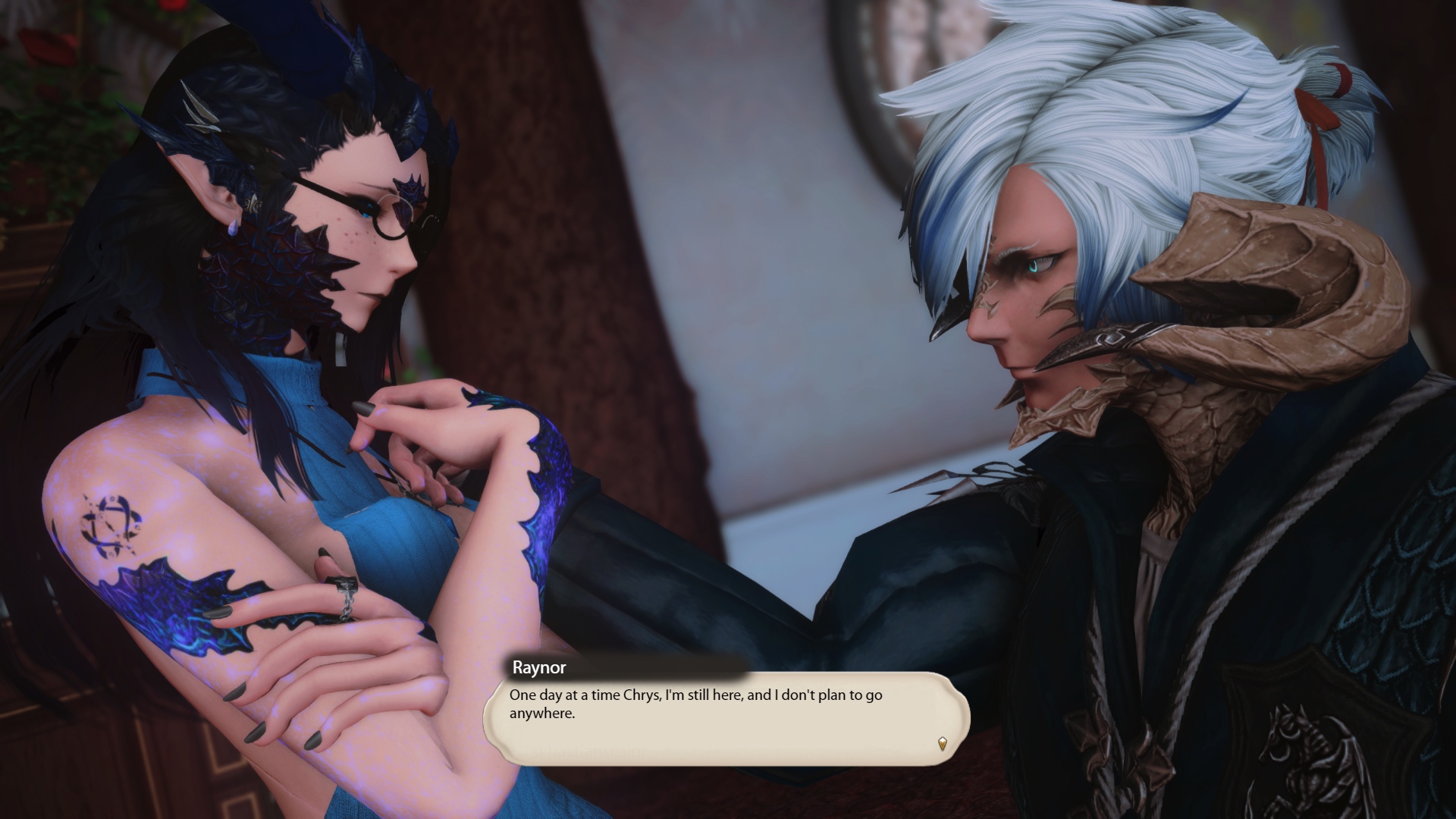Click the gold dialogue continue arrow
Viewport: 1456px width, 819px height.
(x=942, y=743)
